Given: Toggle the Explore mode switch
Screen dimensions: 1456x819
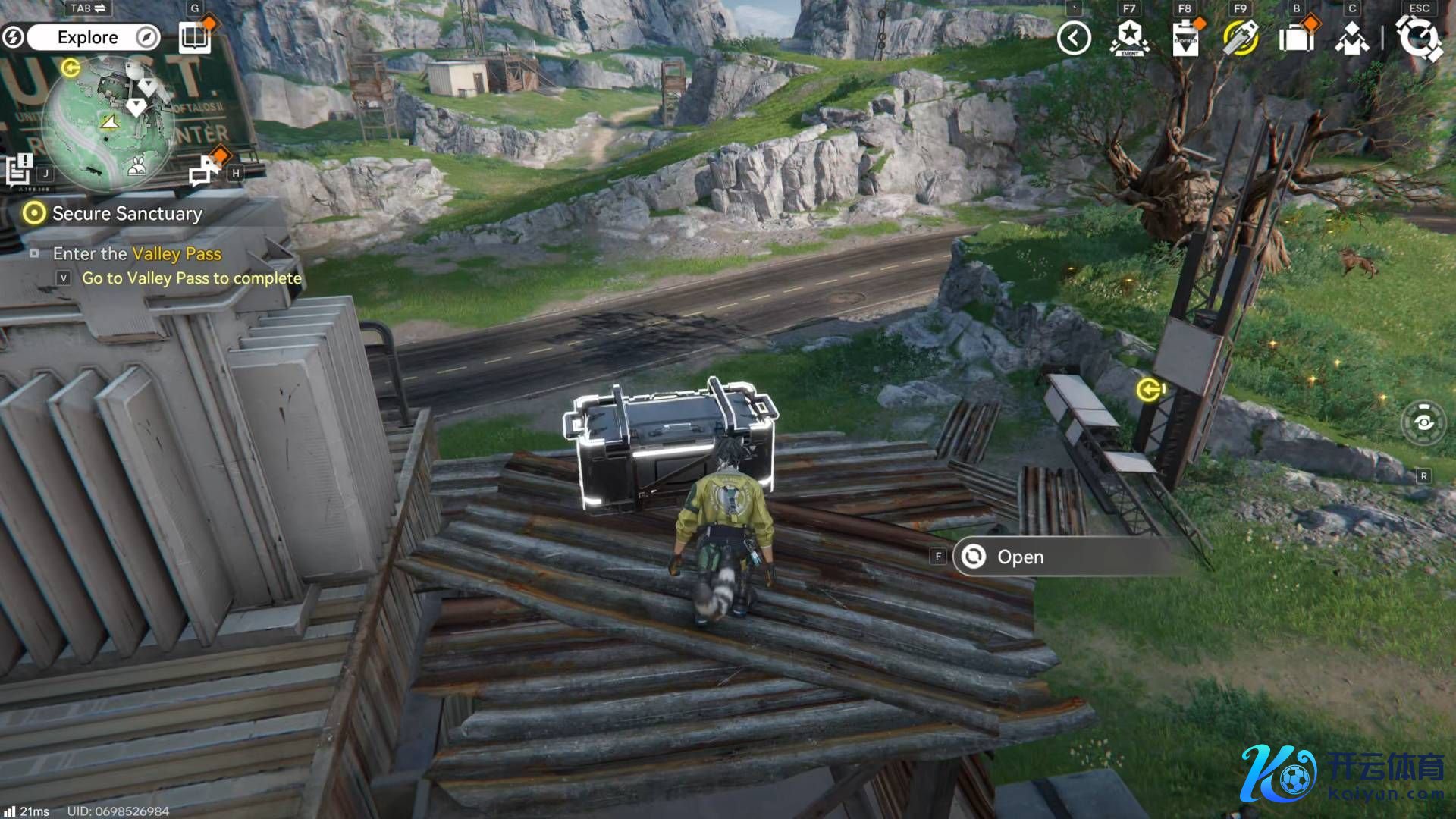Looking at the screenshot, I should pyautogui.click(x=87, y=37).
